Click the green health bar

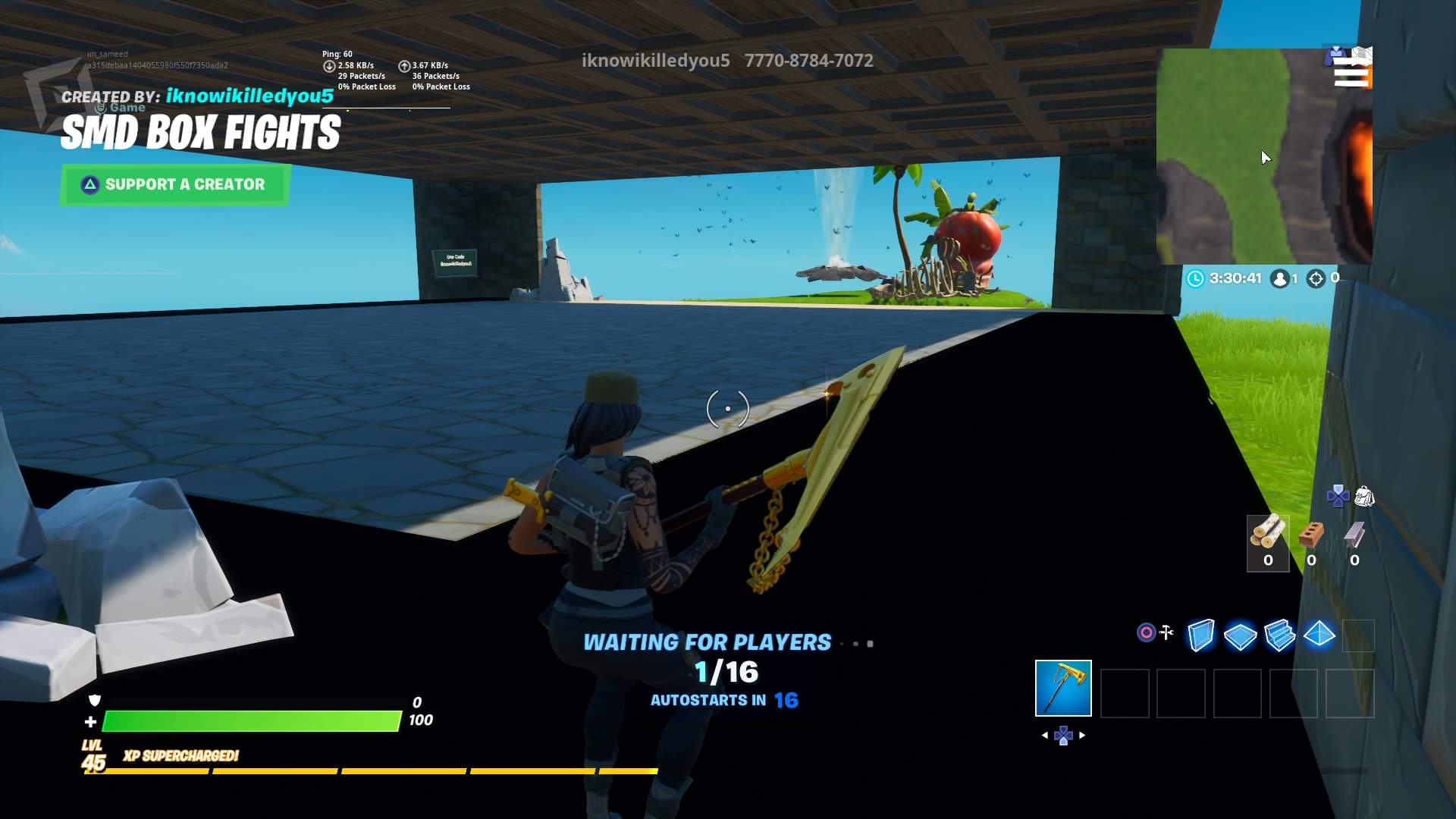250,720
